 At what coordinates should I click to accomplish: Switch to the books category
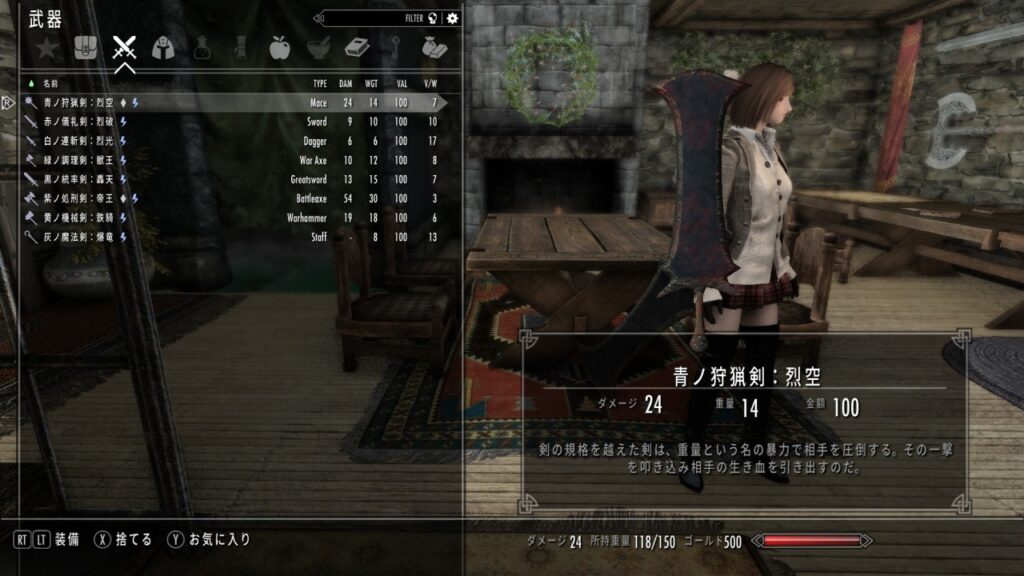point(356,47)
